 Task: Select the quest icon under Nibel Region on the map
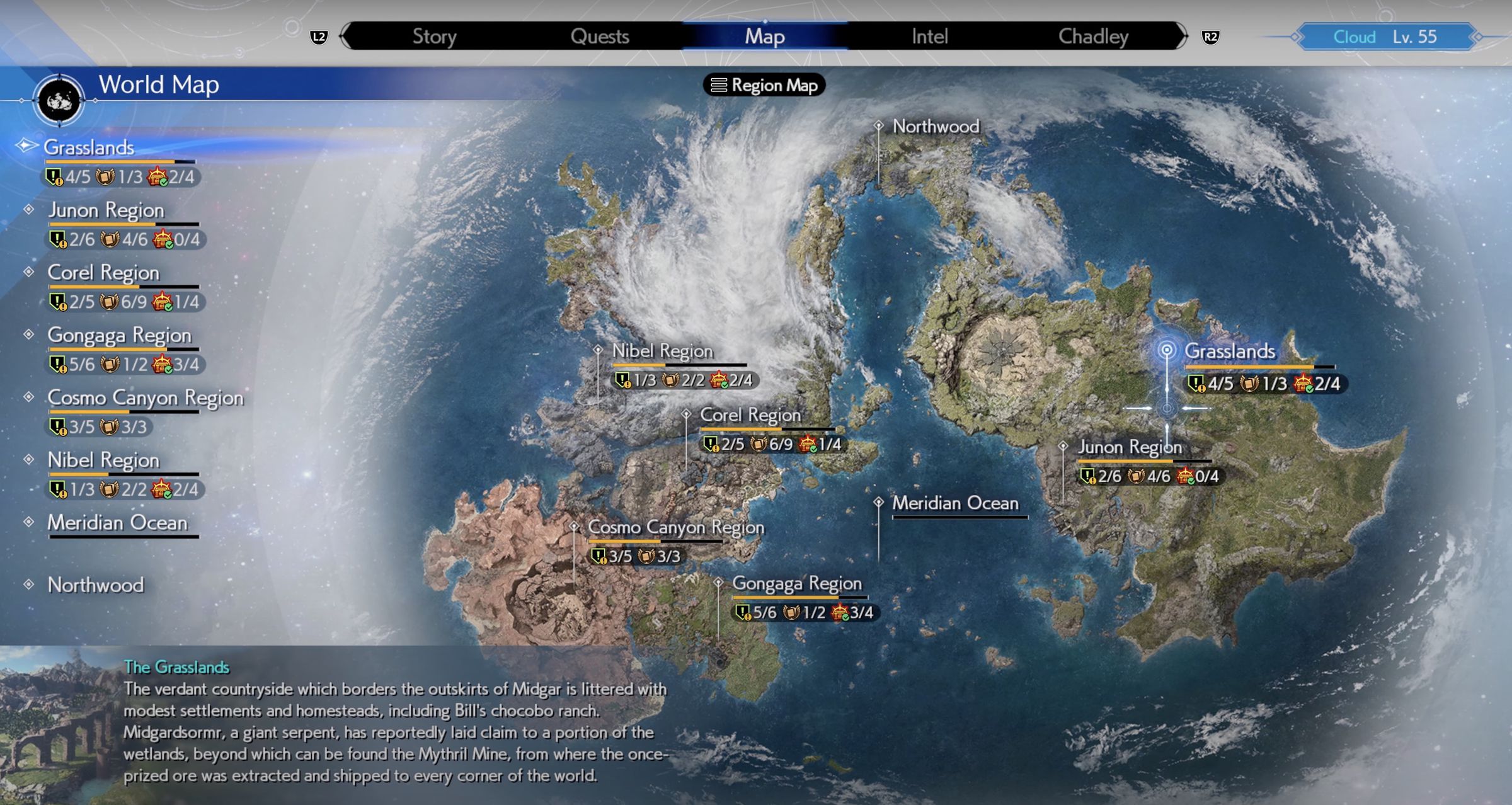click(x=622, y=380)
